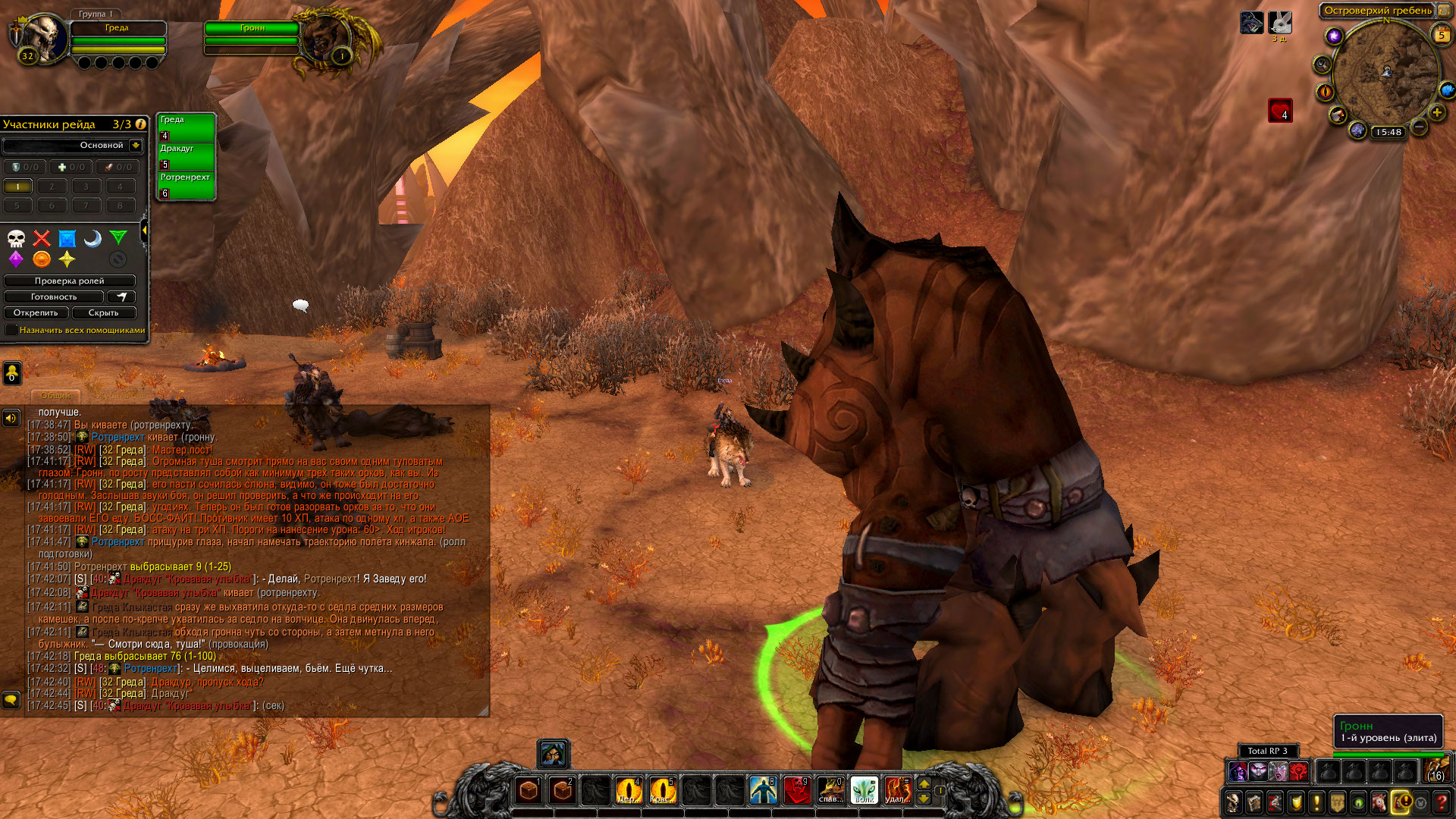Select the skull raid marker
The width and height of the screenshot is (1456, 819).
(16, 239)
